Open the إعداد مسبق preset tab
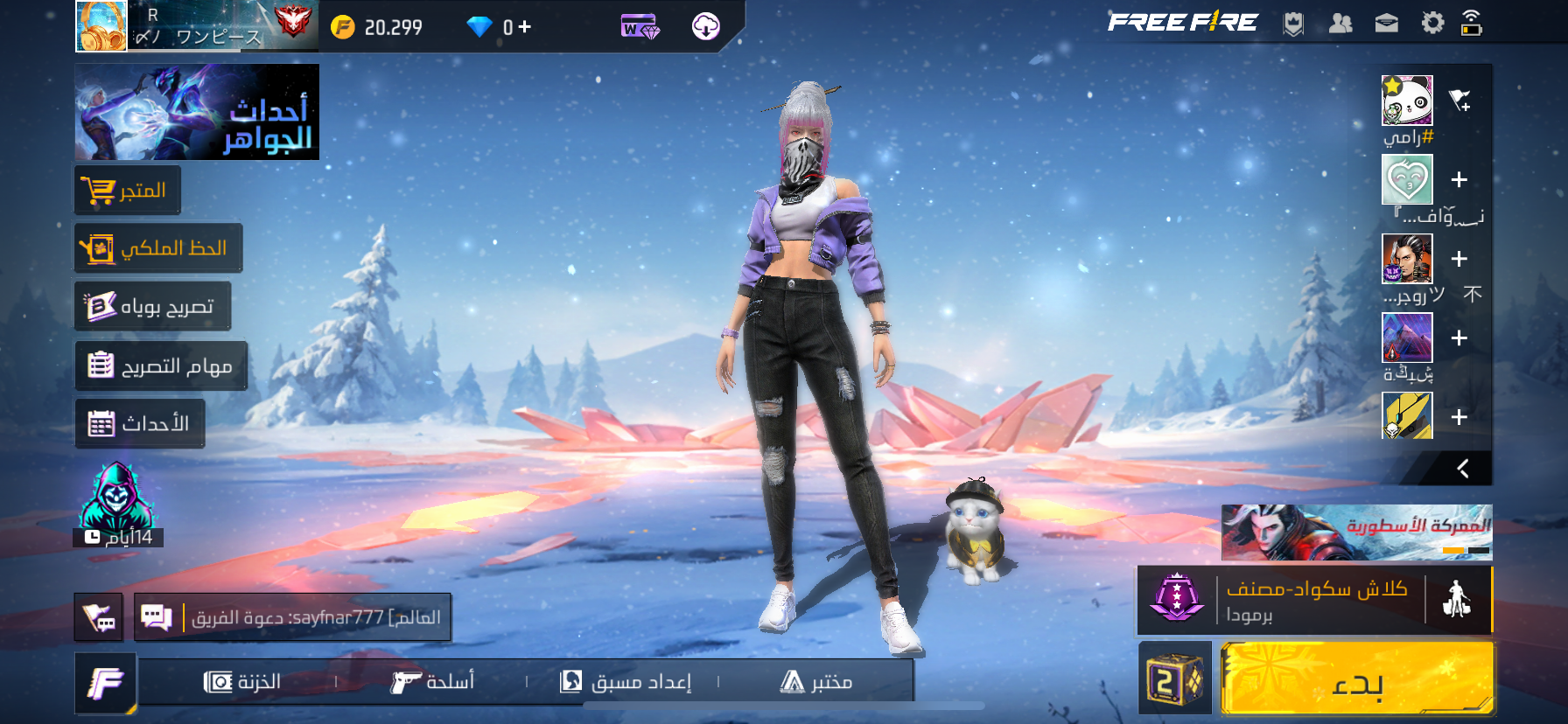Screen dimensions: 1568x724 coord(625,682)
